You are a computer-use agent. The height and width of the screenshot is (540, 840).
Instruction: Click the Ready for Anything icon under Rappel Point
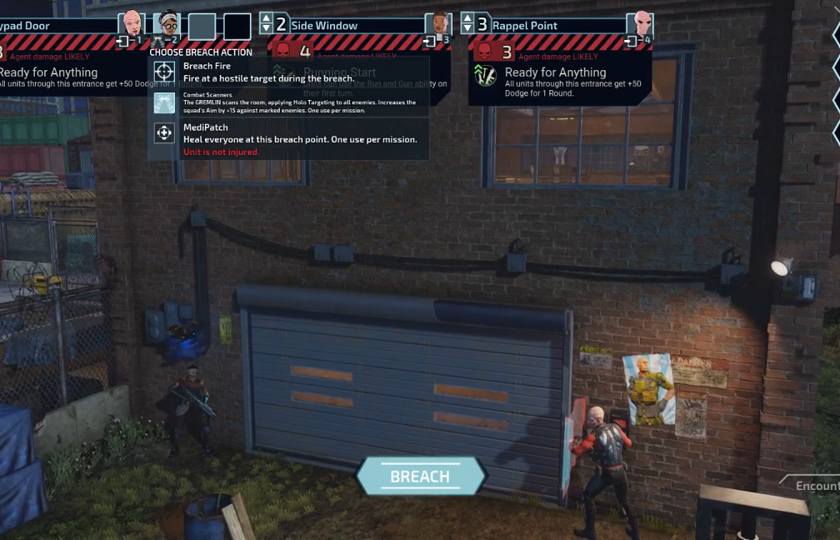pos(486,76)
